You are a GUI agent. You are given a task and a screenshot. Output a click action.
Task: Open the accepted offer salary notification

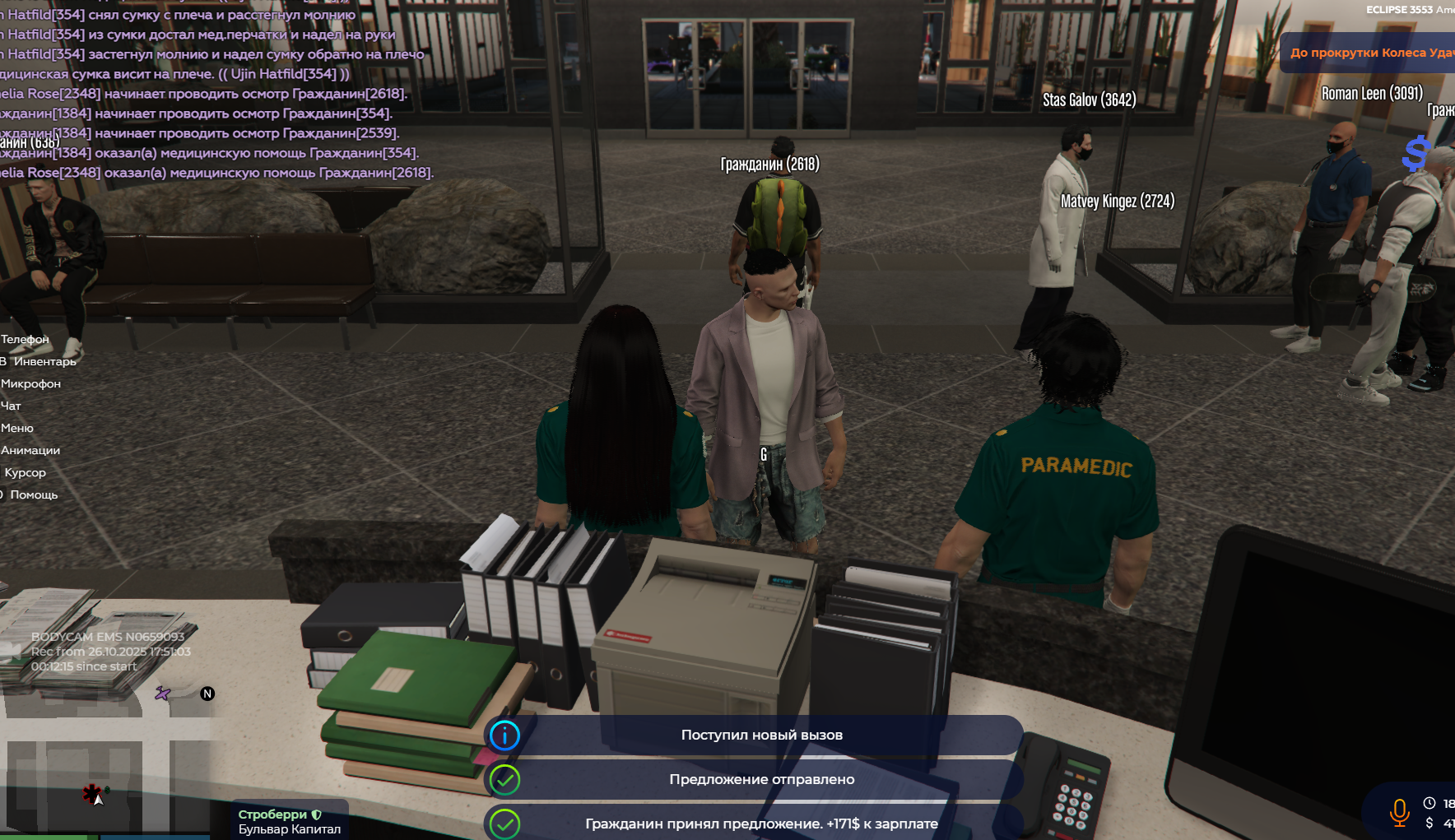pos(761,824)
